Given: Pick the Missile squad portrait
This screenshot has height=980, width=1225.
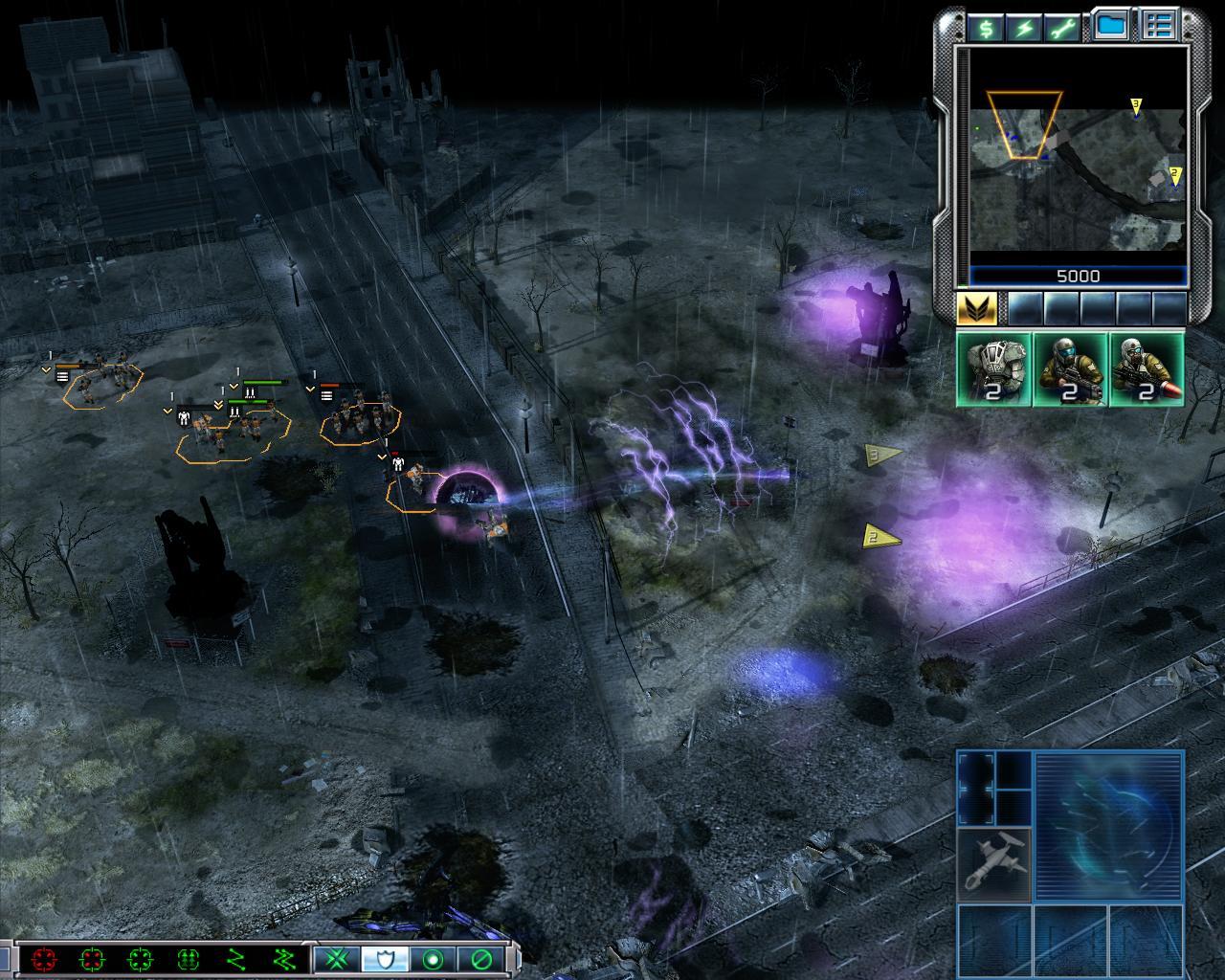Looking at the screenshot, I should pyautogui.click(x=1147, y=369).
